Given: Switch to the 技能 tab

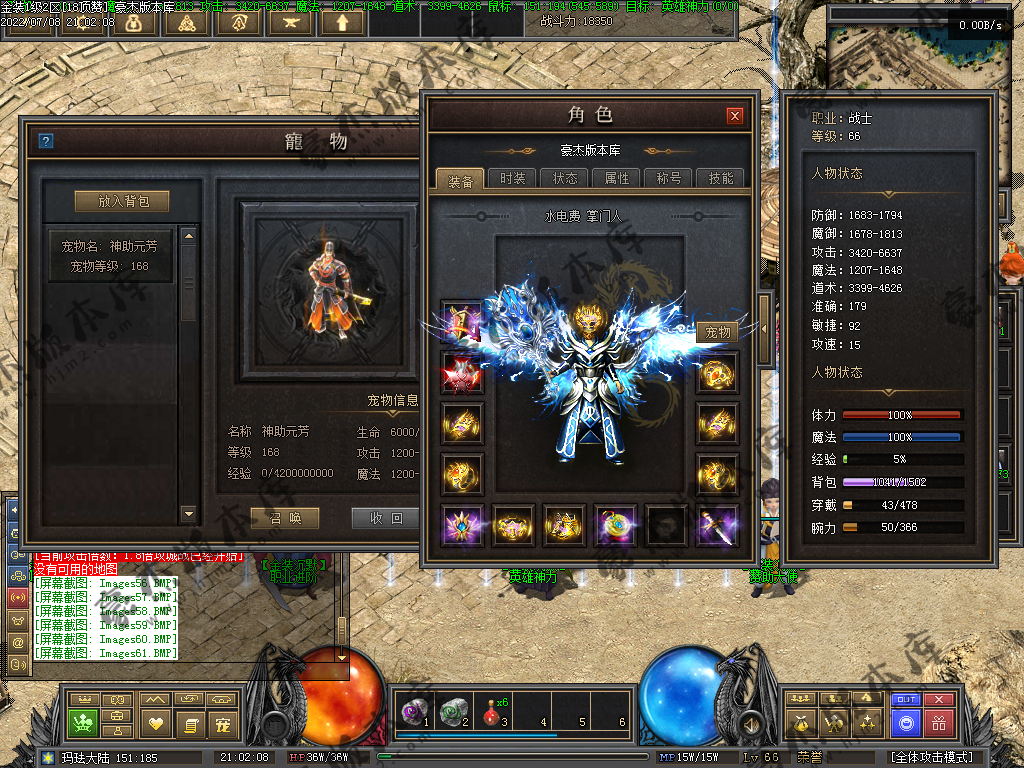Looking at the screenshot, I should pyautogui.click(x=720, y=178).
